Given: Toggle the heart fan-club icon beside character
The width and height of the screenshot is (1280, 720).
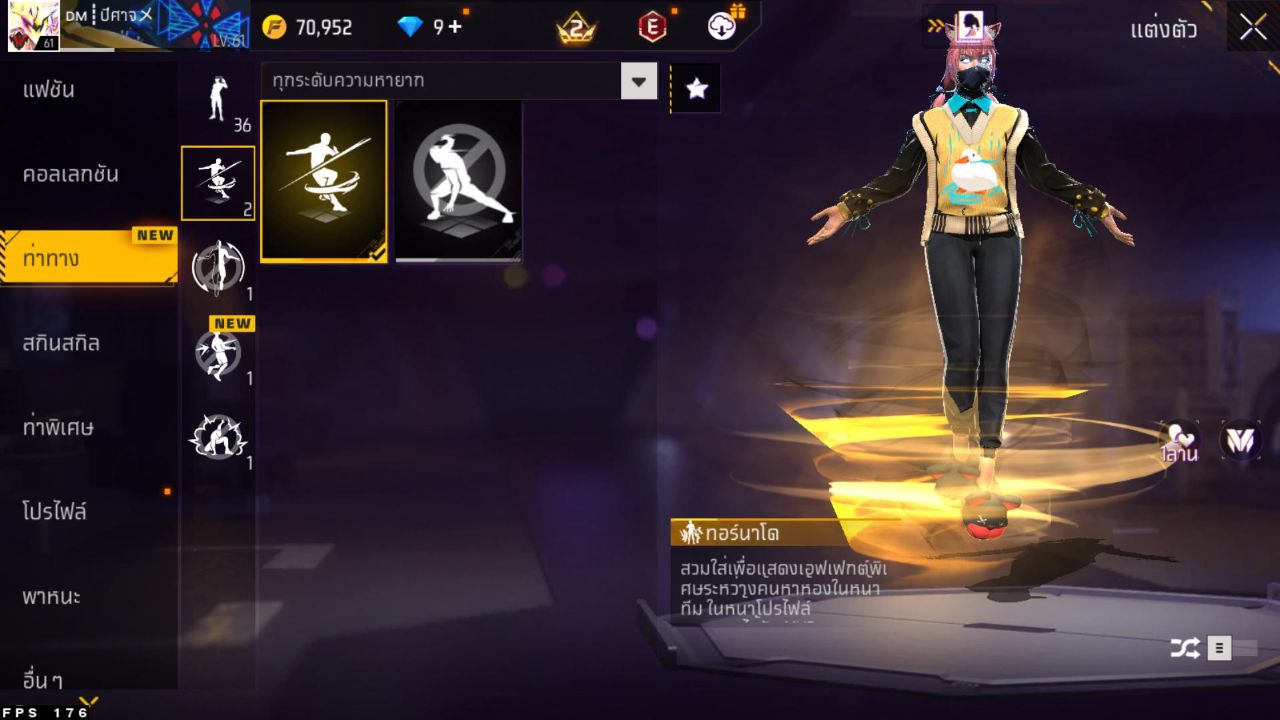Looking at the screenshot, I should coord(1178,440).
